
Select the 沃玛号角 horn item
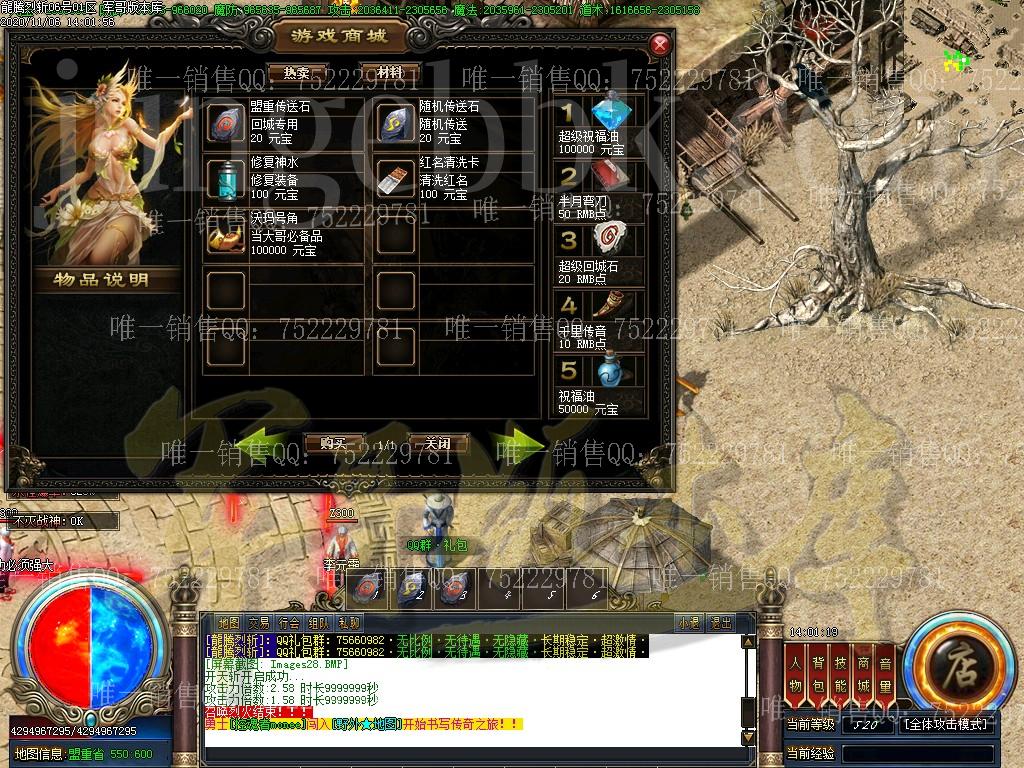(x=225, y=235)
